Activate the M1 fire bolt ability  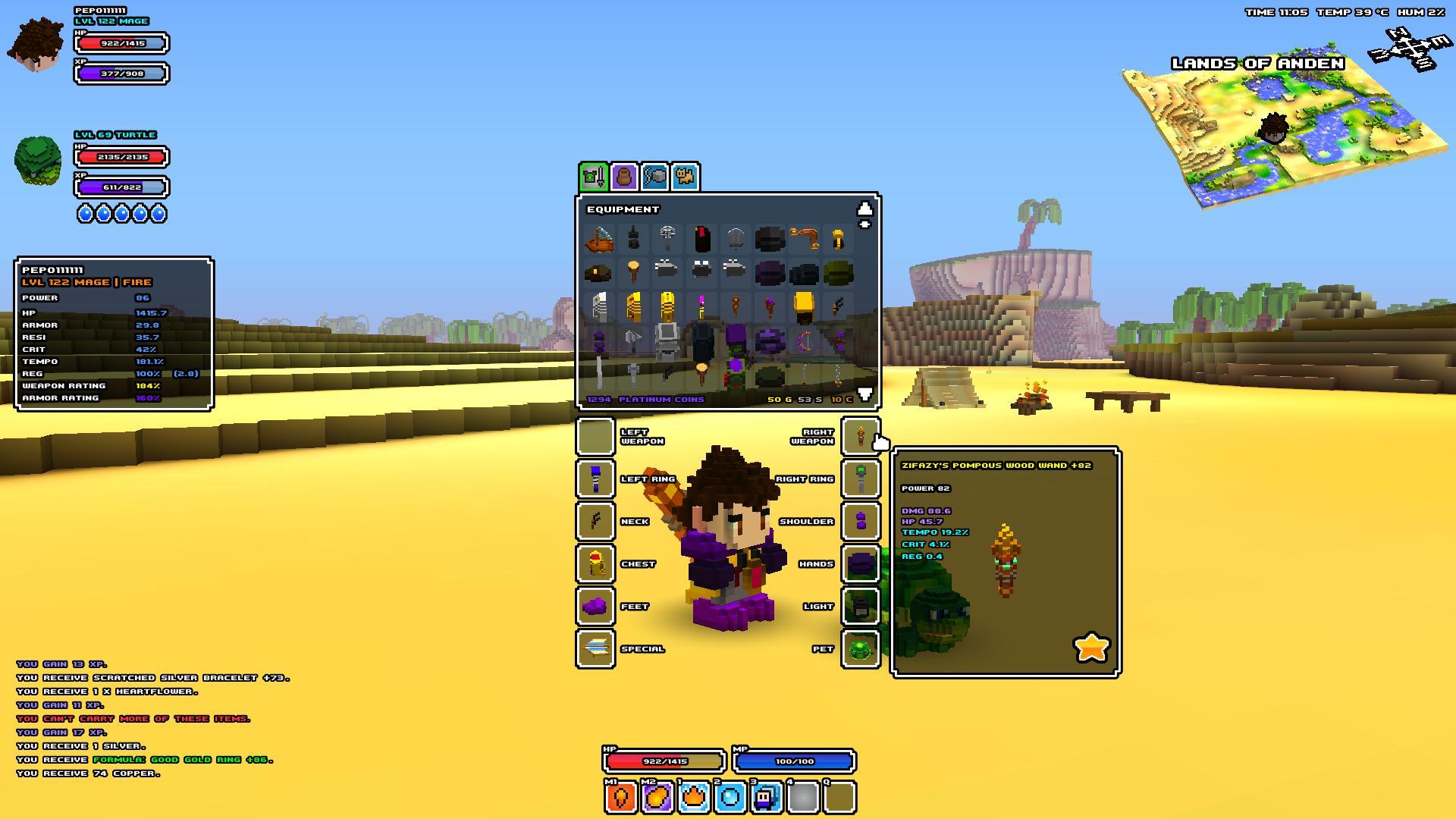coord(621,798)
